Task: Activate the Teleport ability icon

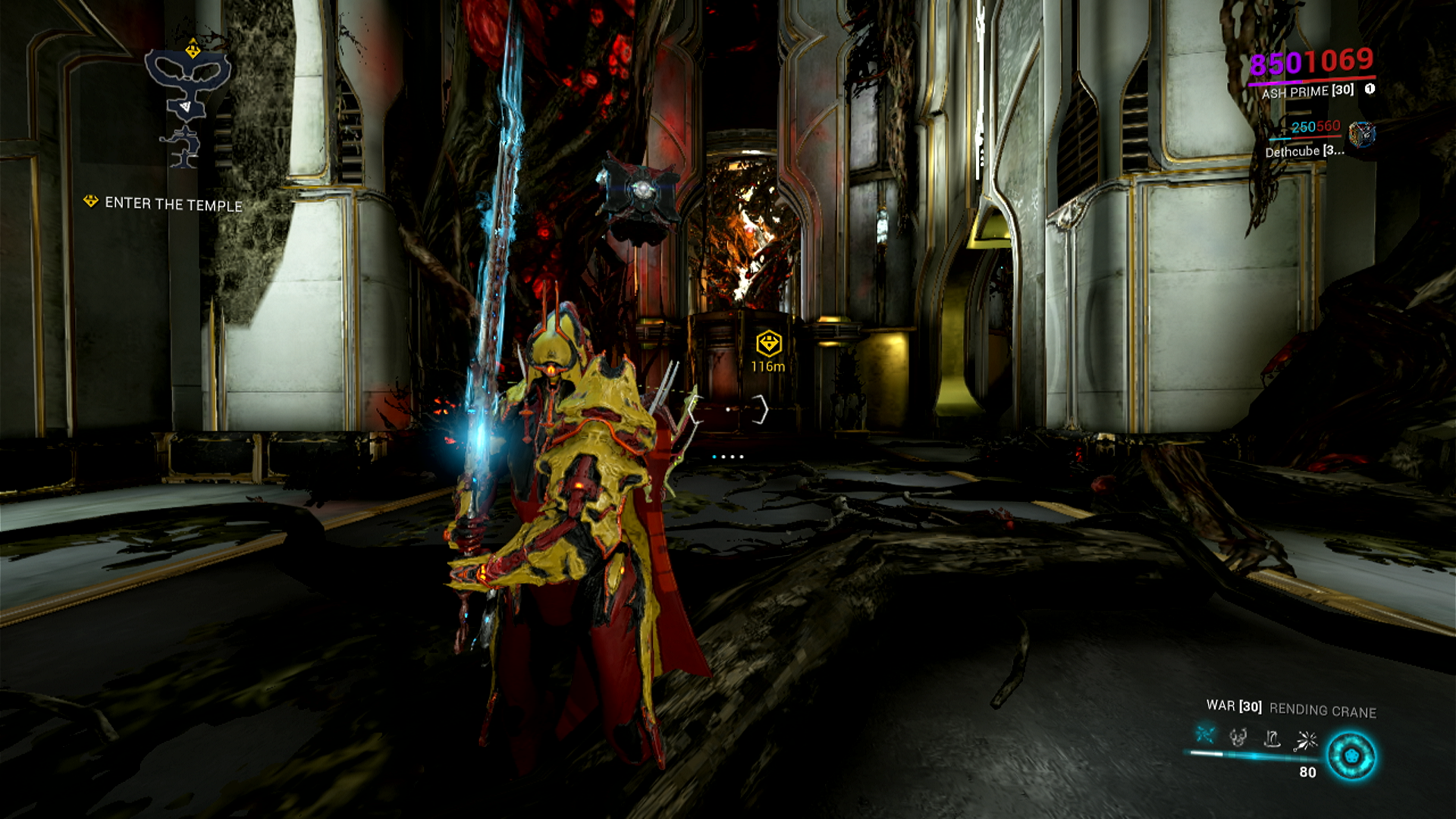Action: 1272,738
